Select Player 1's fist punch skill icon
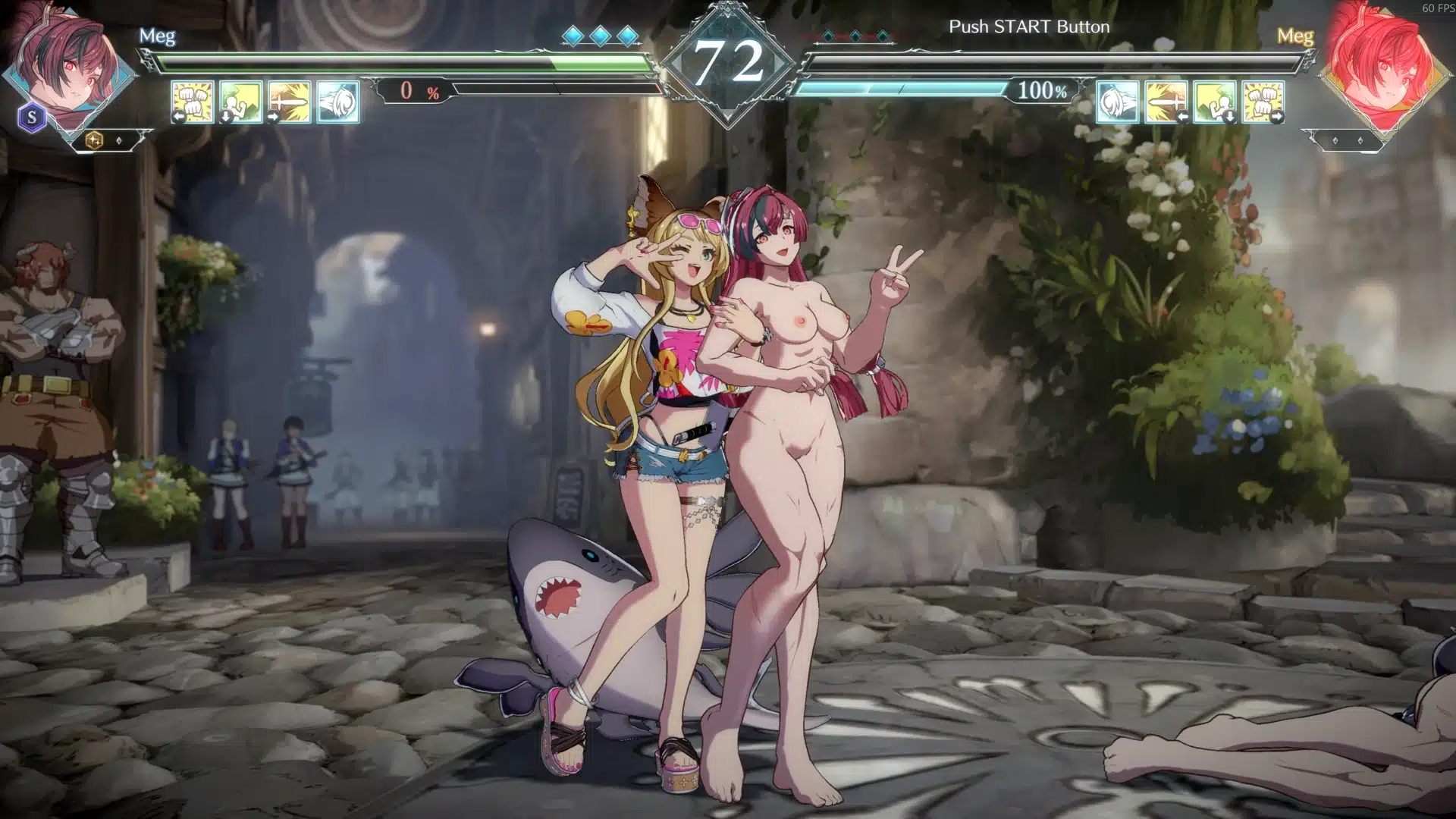Image resolution: width=1456 pixels, height=819 pixels. [193, 102]
